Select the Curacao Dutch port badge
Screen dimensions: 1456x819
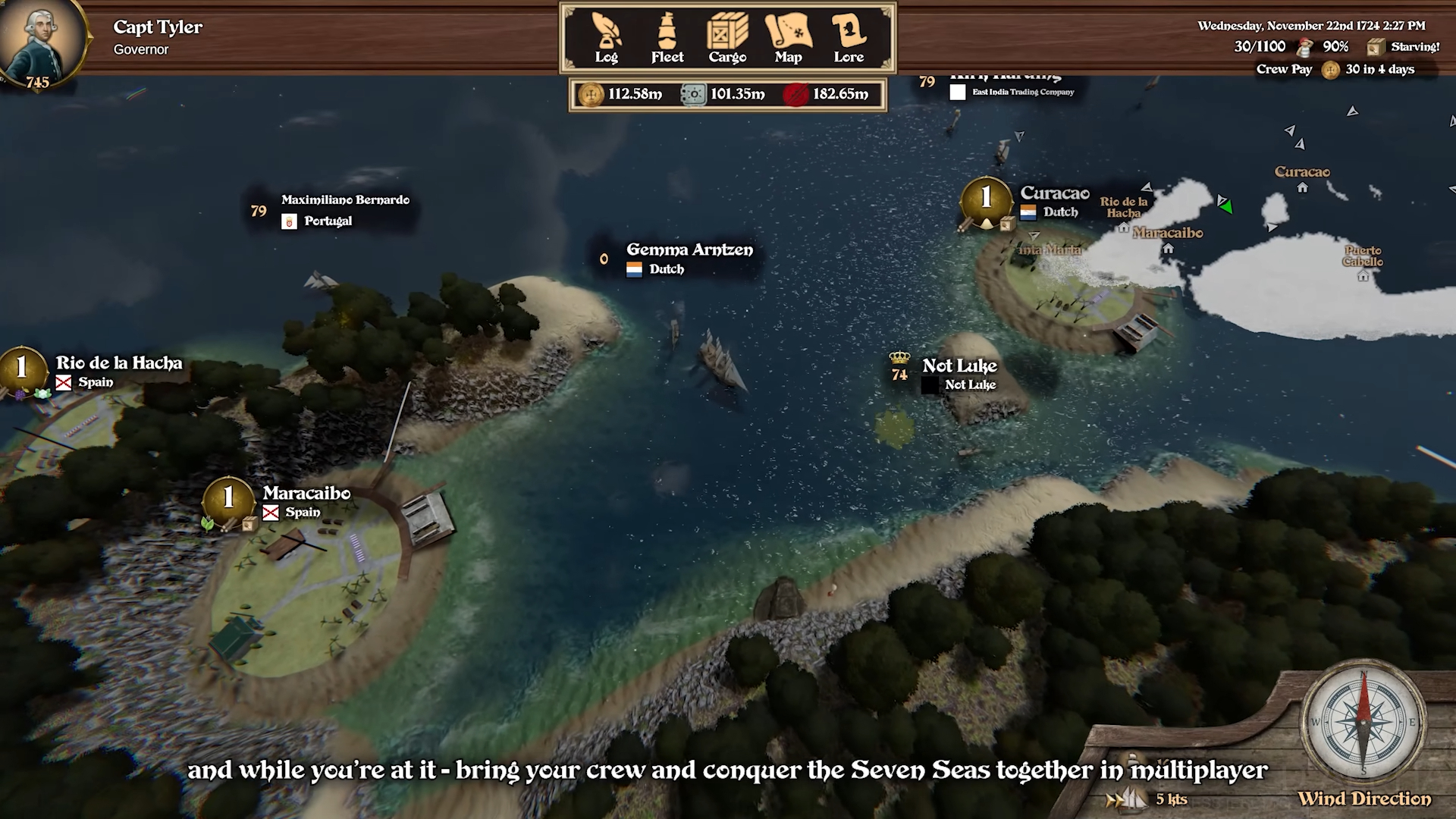click(x=986, y=199)
